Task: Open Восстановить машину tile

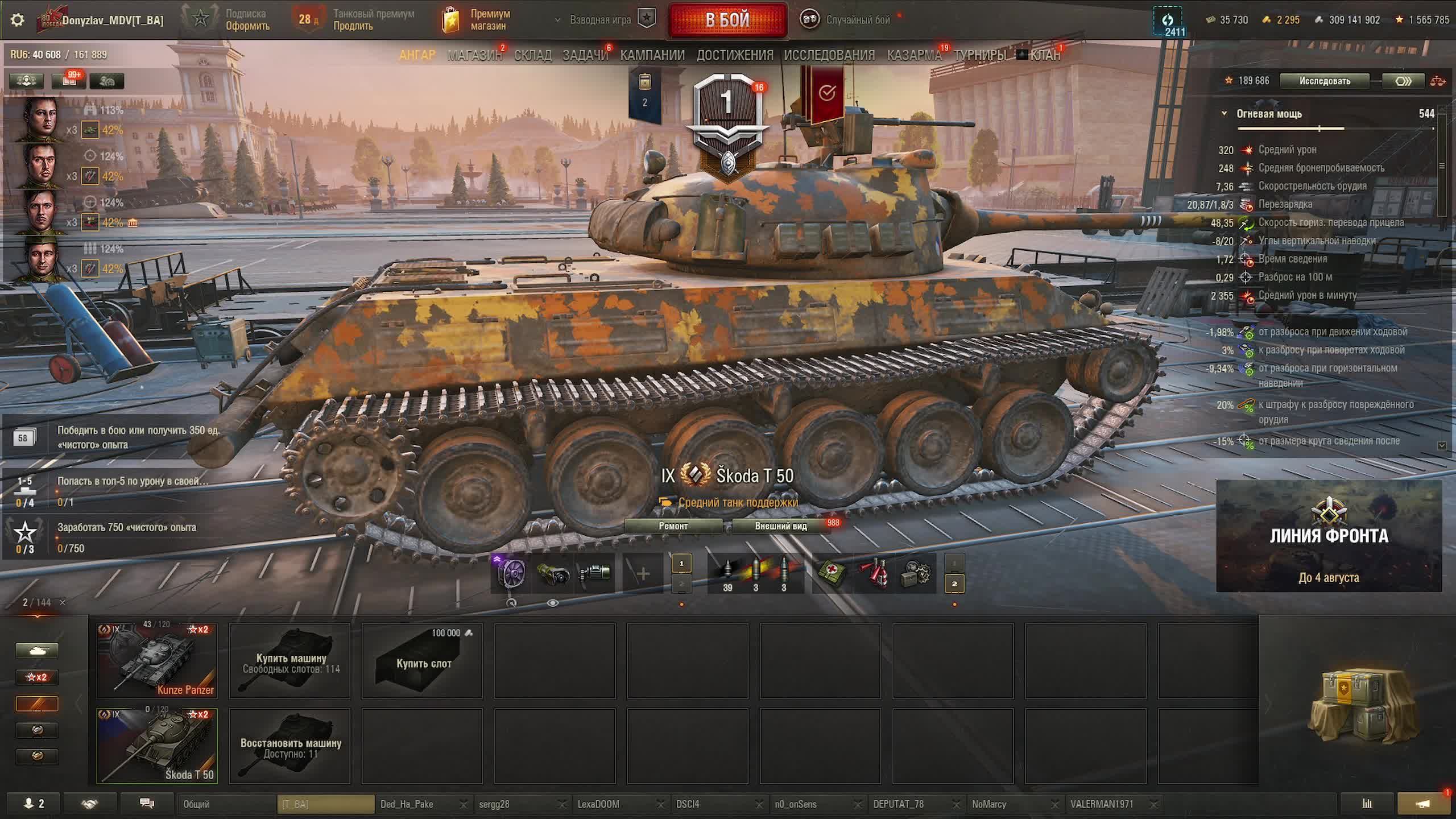Action: (x=290, y=746)
